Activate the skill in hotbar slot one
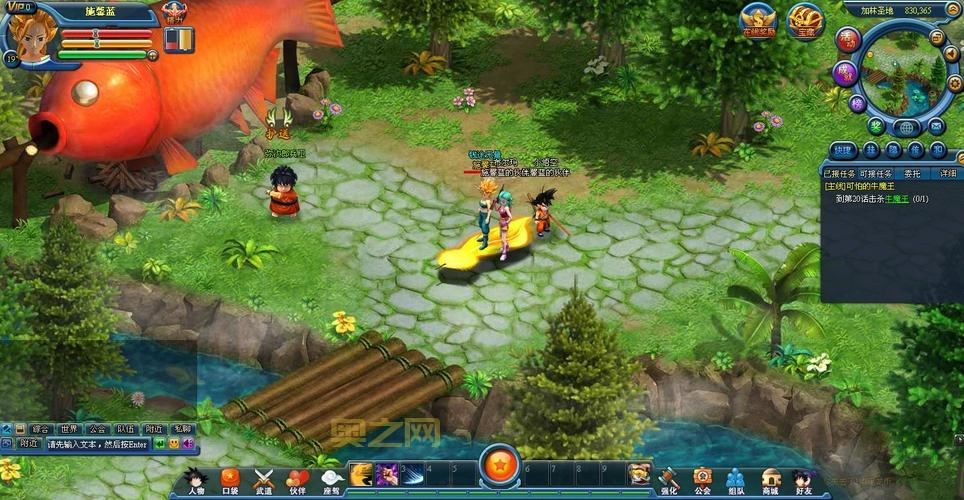This screenshot has width=964, height=500. [x=361, y=473]
